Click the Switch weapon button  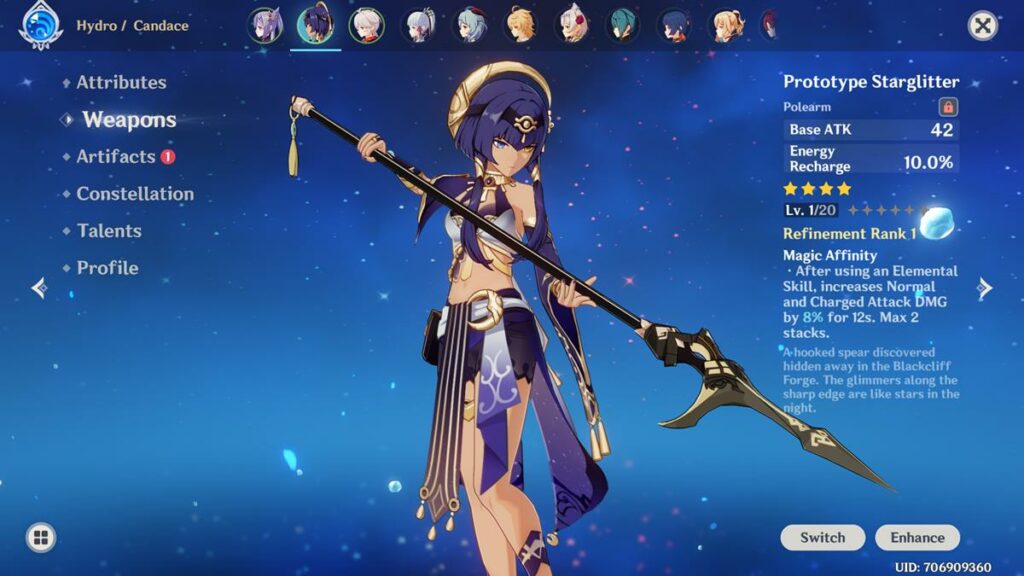click(823, 538)
